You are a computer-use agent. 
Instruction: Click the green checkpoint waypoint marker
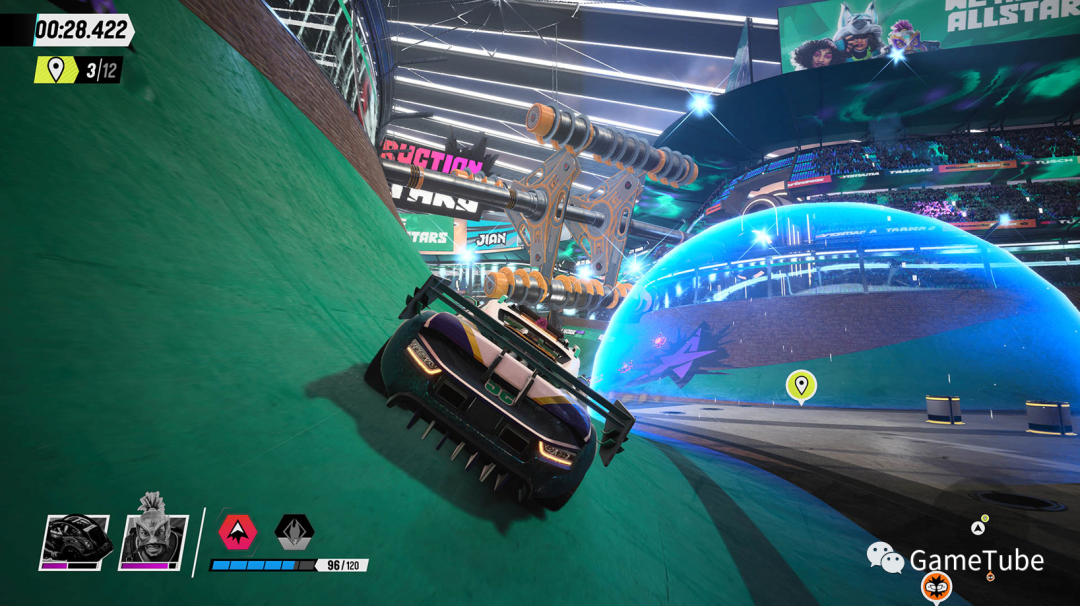[800, 385]
